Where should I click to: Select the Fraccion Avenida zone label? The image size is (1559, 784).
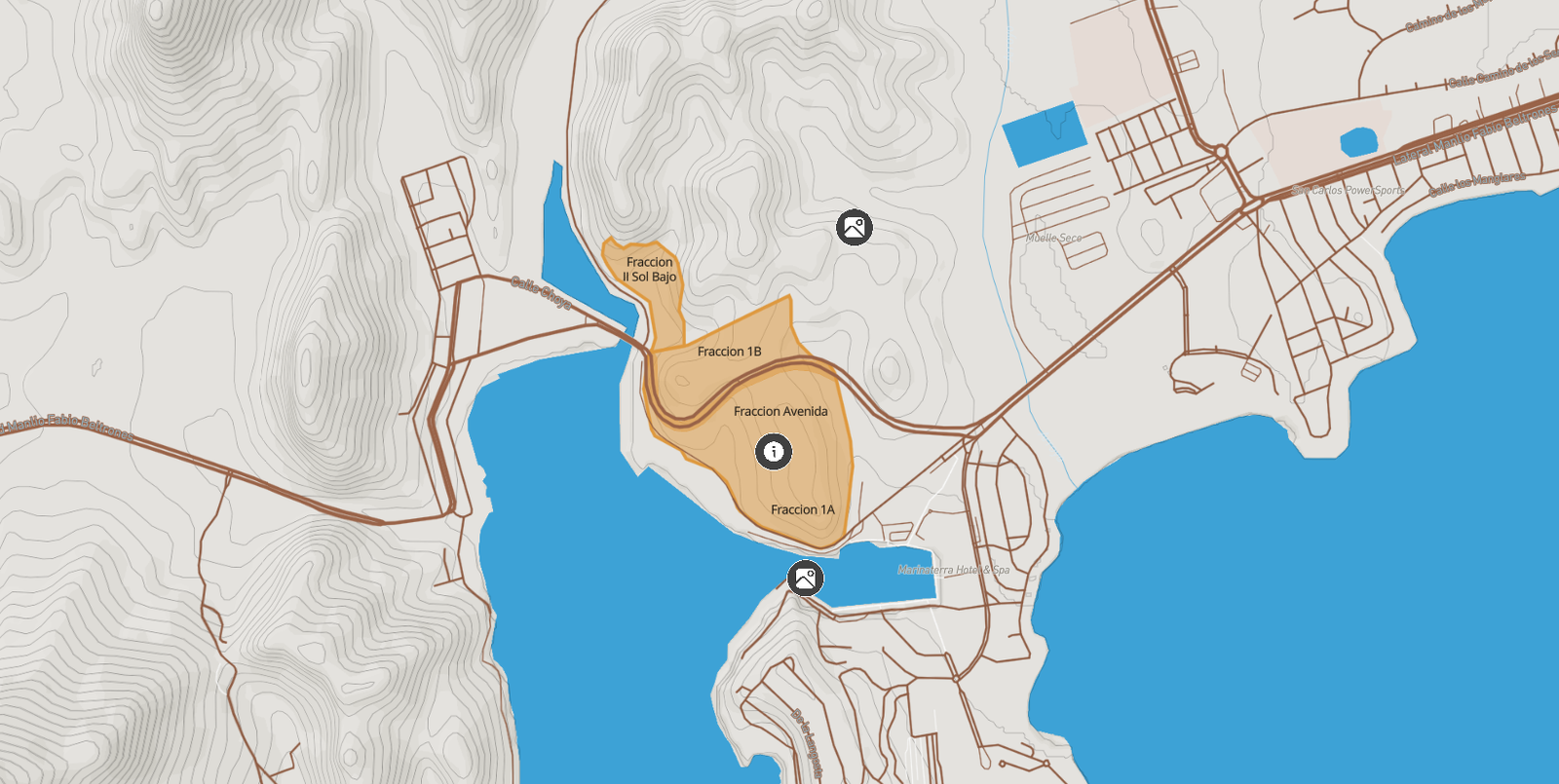780,412
